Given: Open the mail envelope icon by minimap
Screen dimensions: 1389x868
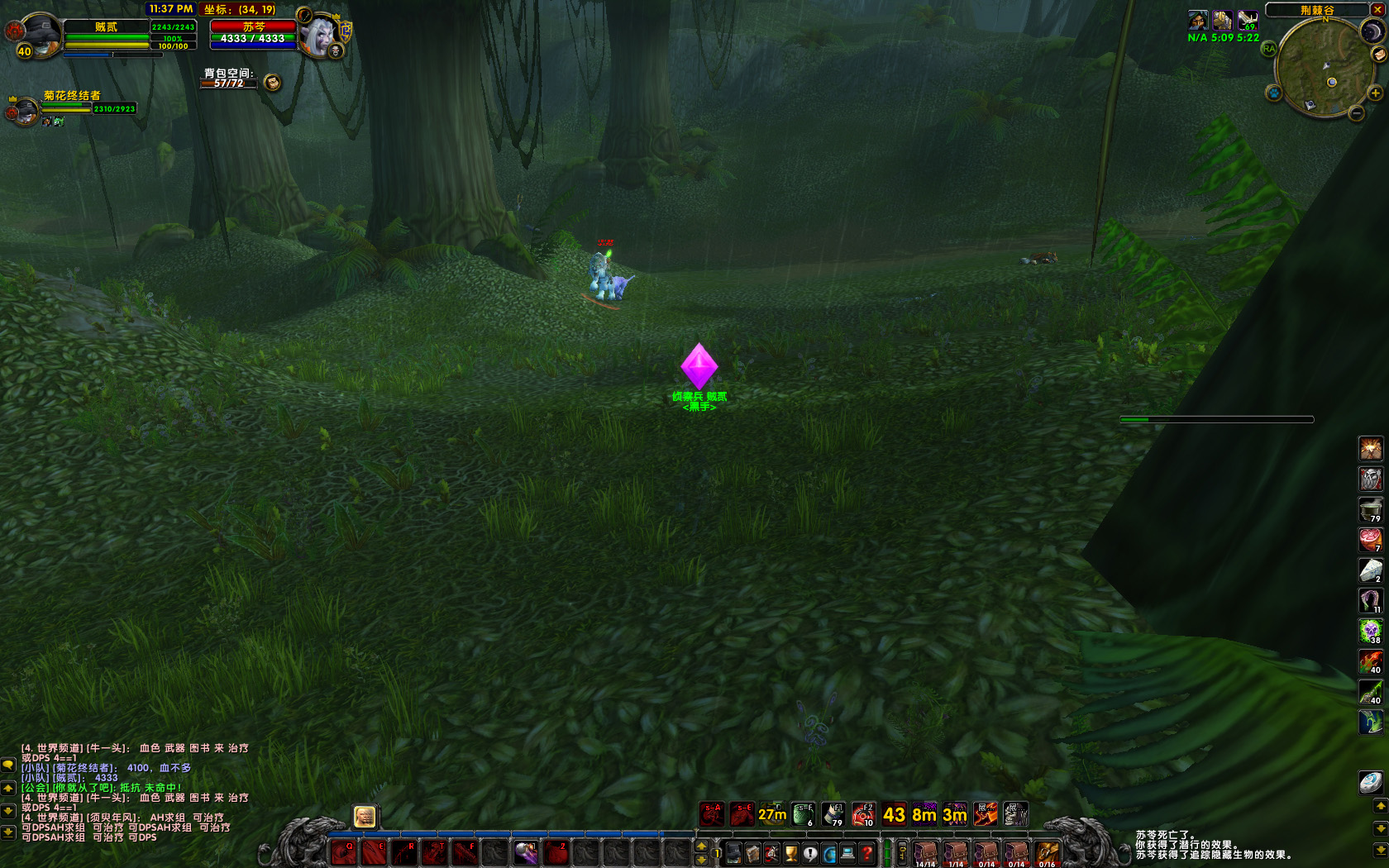Looking at the screenshot, I should (1379, 55).
